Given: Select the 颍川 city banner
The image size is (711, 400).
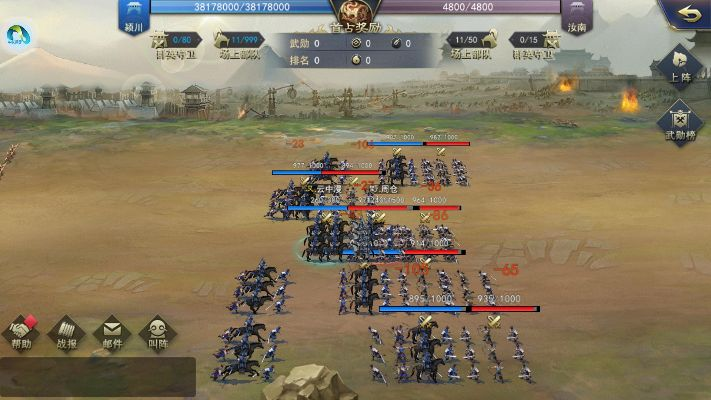Looking at the screenshot, I should (x=134, y=15).
